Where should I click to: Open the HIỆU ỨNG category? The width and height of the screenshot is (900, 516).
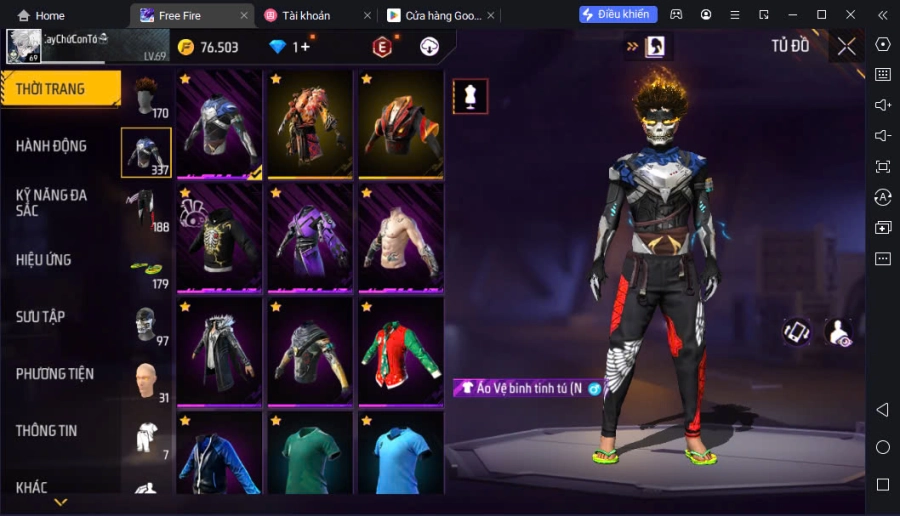[x=44, y=260]
